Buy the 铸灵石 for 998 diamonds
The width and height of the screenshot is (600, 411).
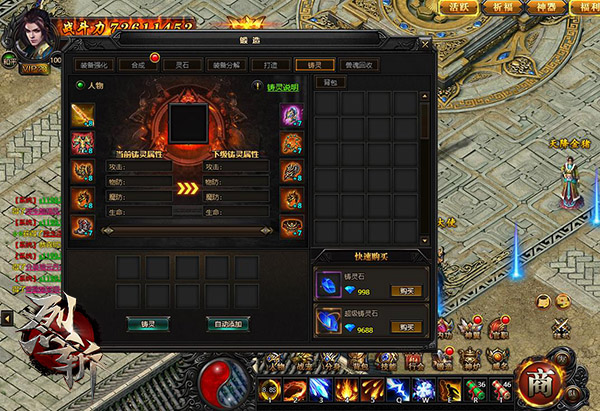pos(403,290)
